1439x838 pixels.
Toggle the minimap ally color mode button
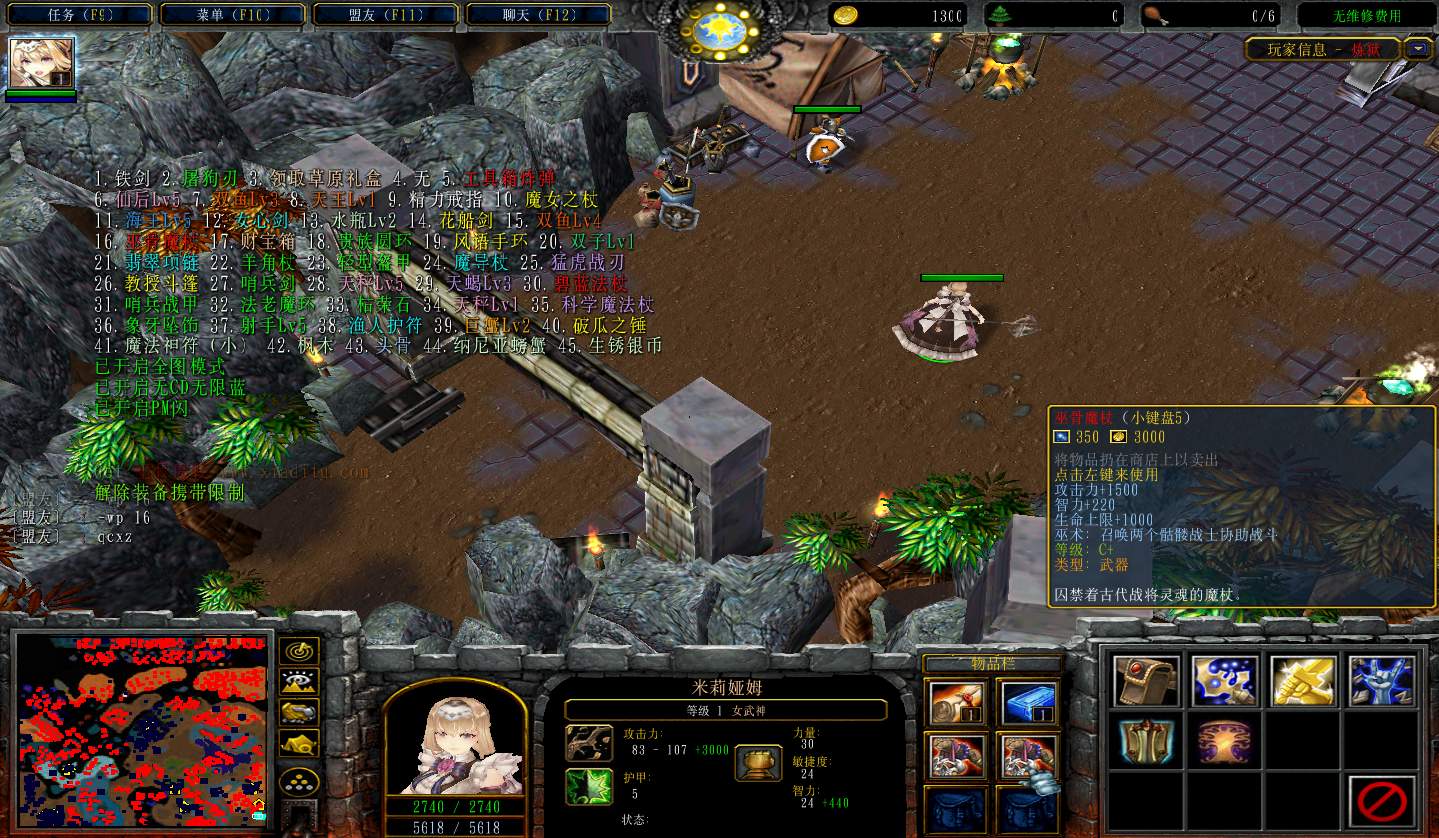click(x=299, y=712)
